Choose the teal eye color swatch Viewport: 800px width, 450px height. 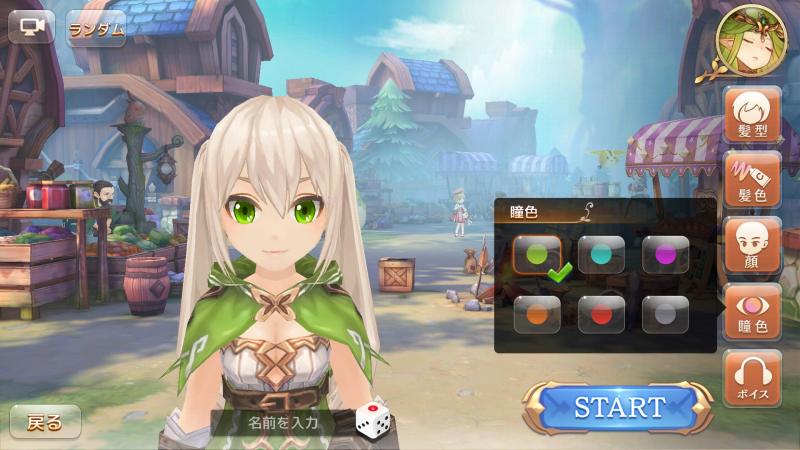[x=601, y=255]
